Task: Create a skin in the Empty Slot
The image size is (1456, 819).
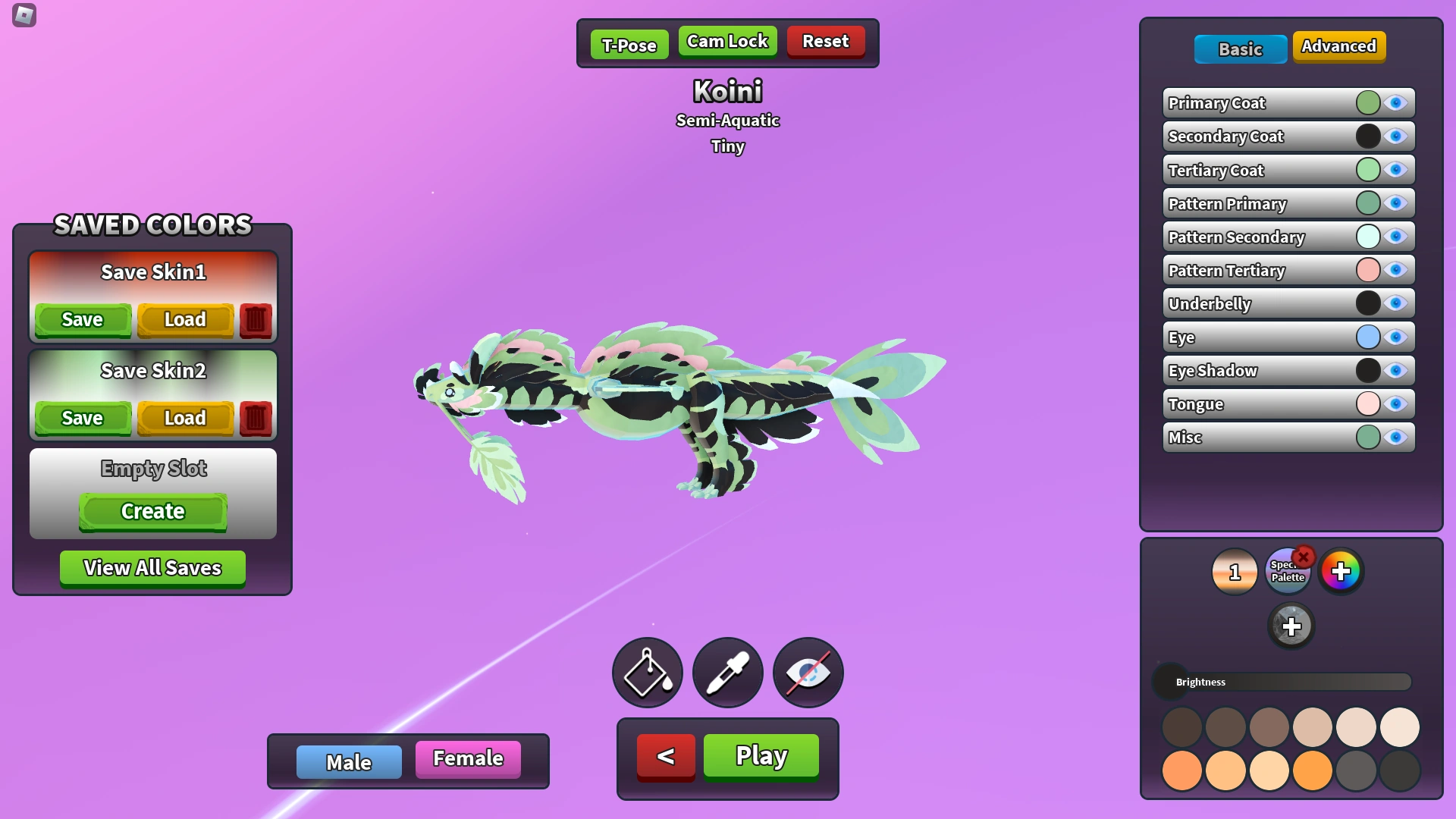Action: pyautogui.click(x=152, y=511)
